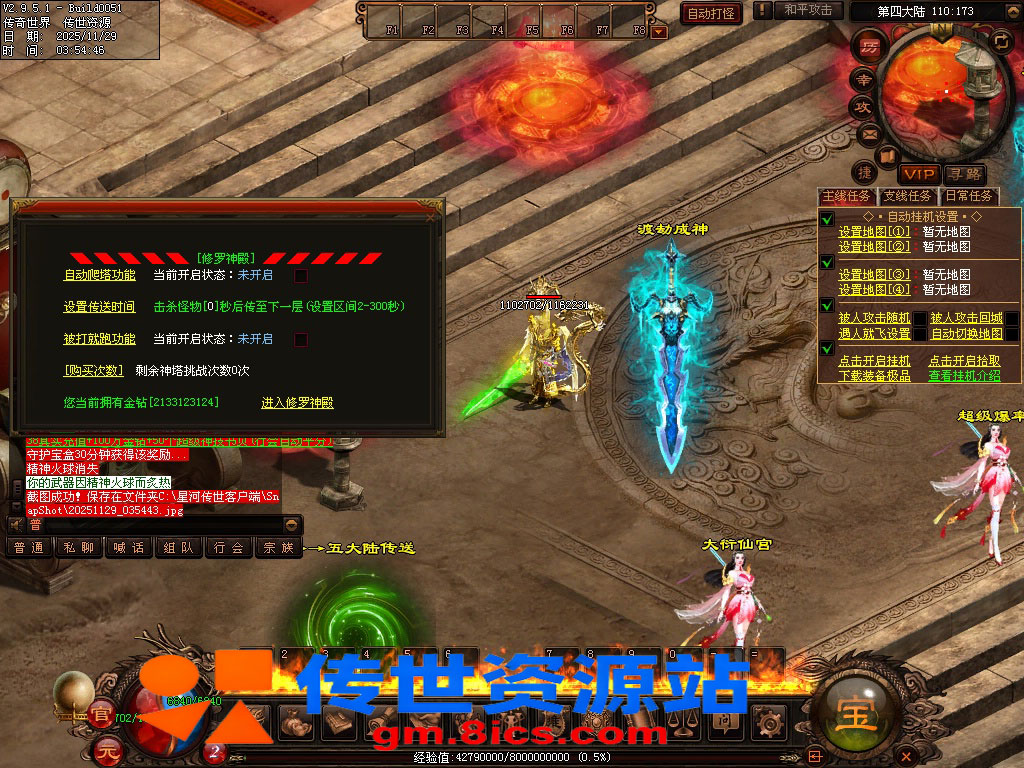Open the VIP menu
The height and width of the screenshot is (768, 1024).
[x=917, y=174]
